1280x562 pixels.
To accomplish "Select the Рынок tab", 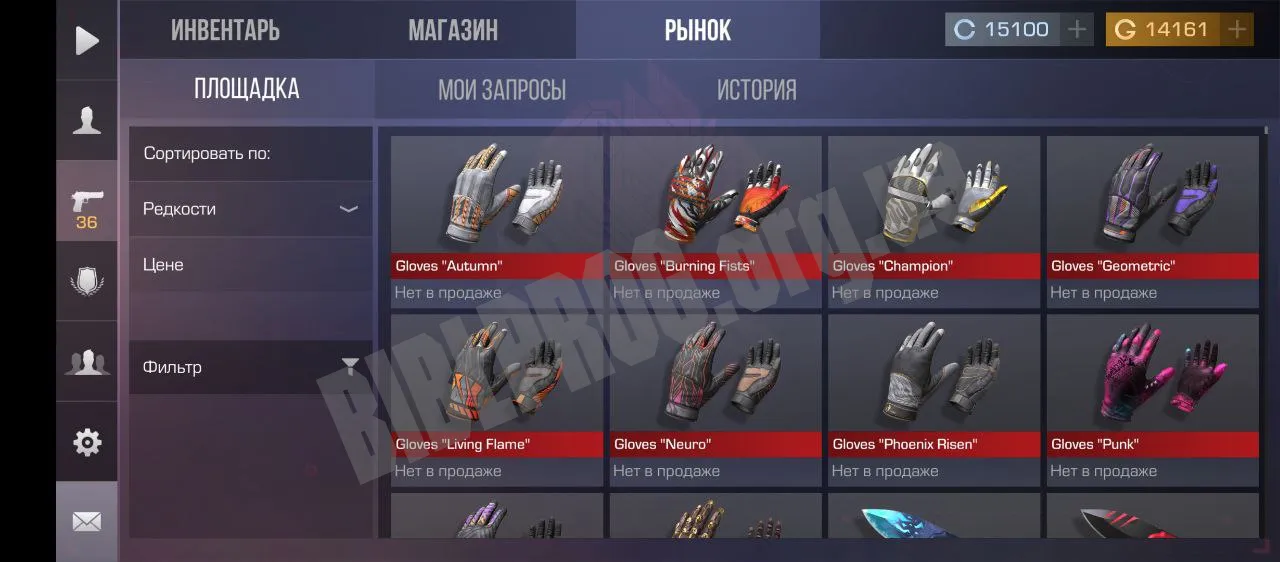I will pyautogui.click(x=697, y=30).
